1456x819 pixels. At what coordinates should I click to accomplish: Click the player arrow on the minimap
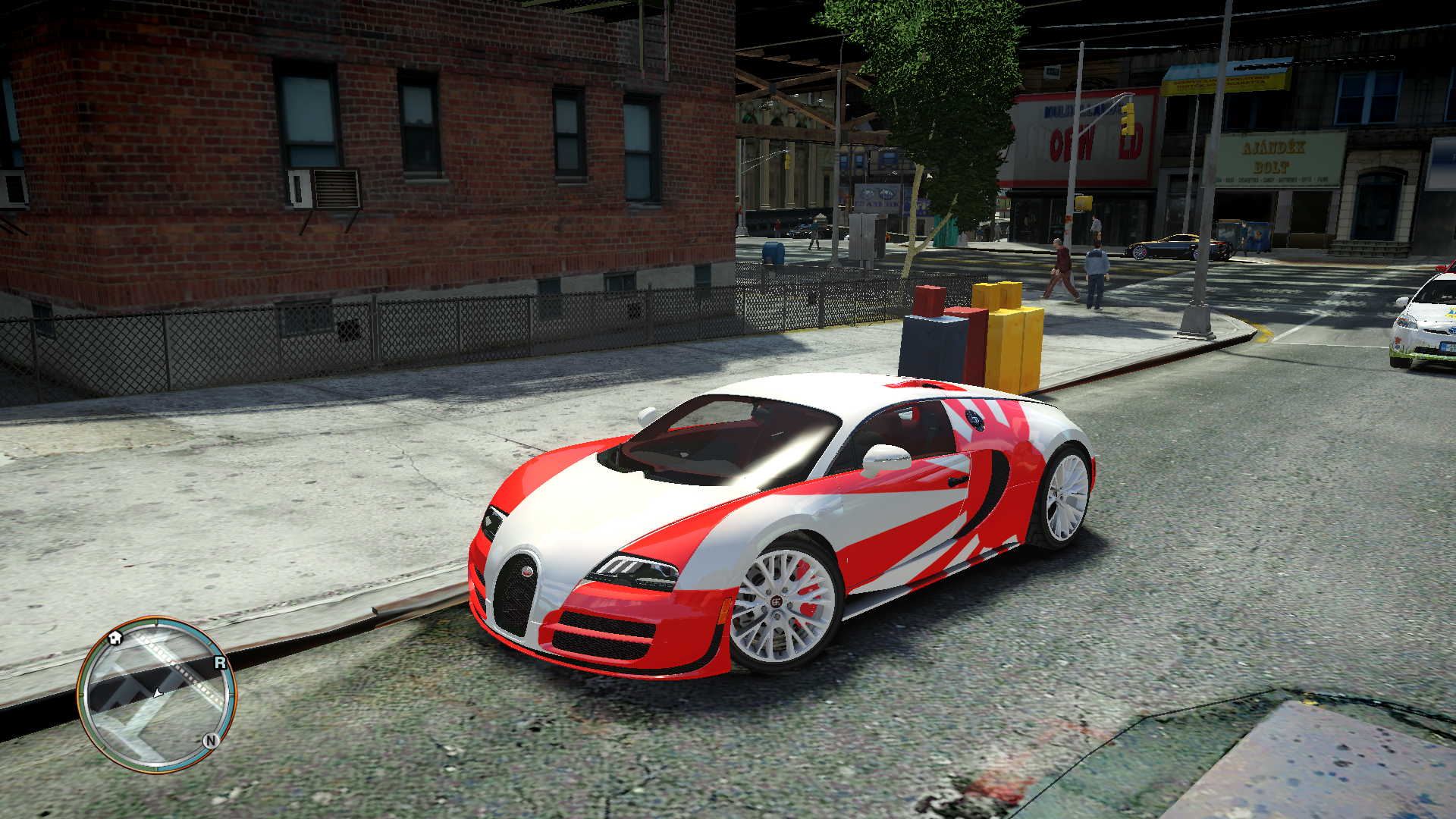pos(158,693)
